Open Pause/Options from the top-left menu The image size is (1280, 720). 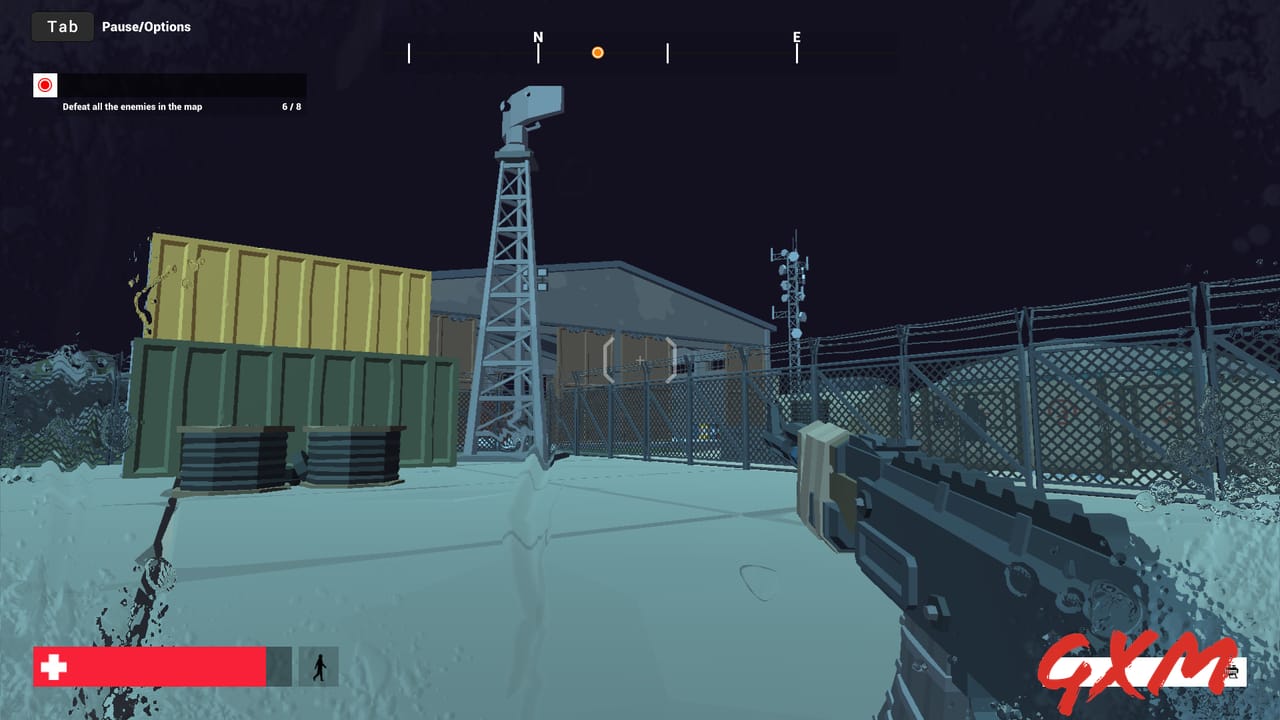(x=146, y=26)
